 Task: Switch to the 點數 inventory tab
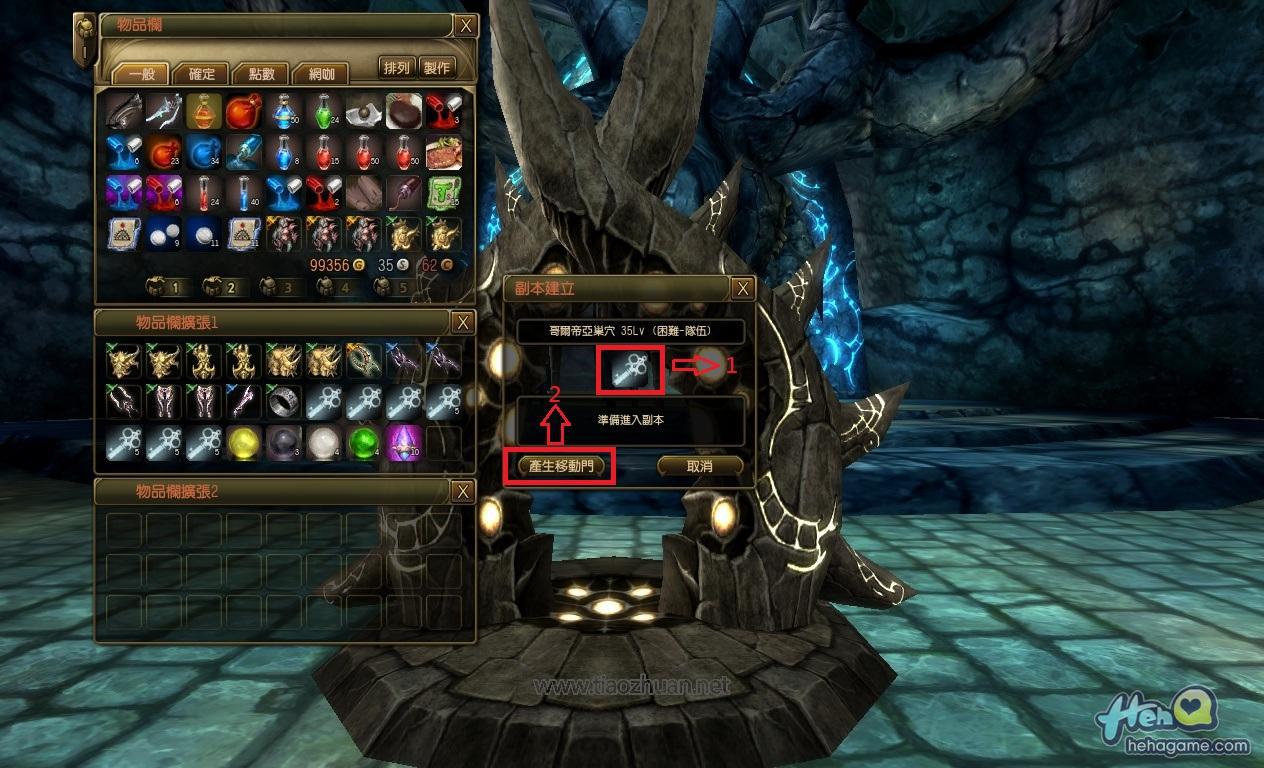[260, 73]
